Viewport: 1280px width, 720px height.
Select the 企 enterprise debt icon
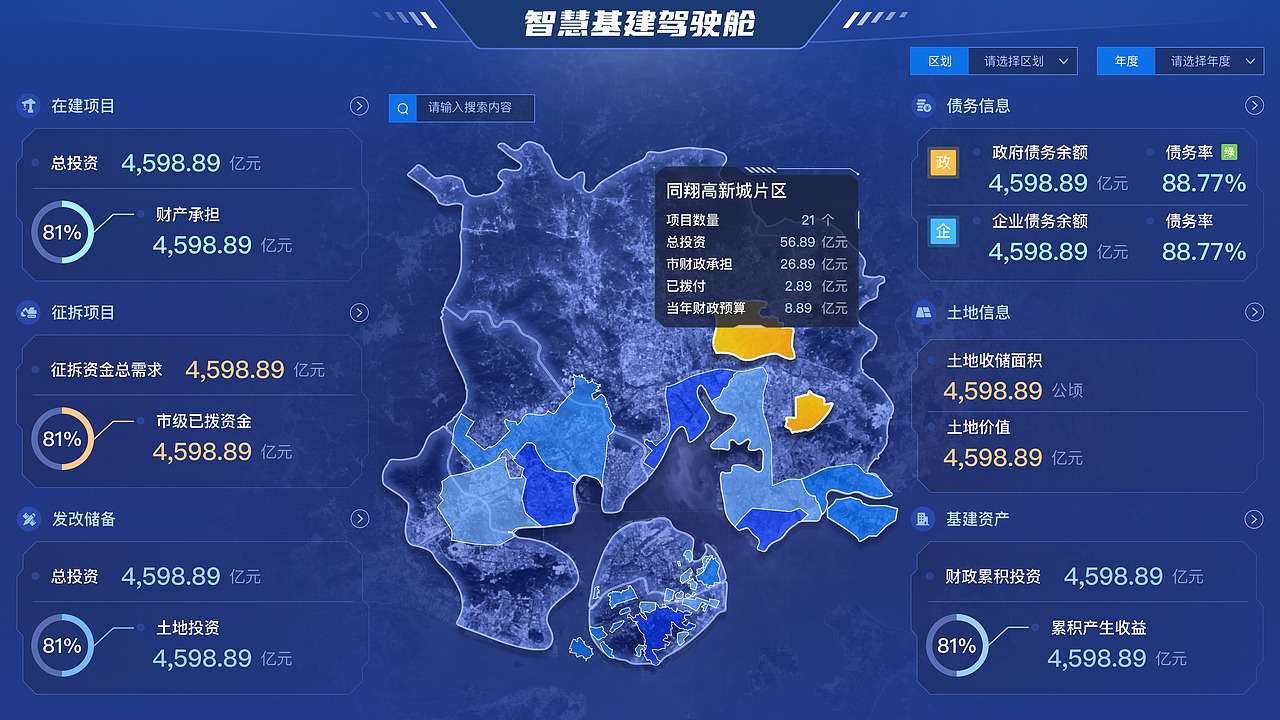tap(943, 231)
